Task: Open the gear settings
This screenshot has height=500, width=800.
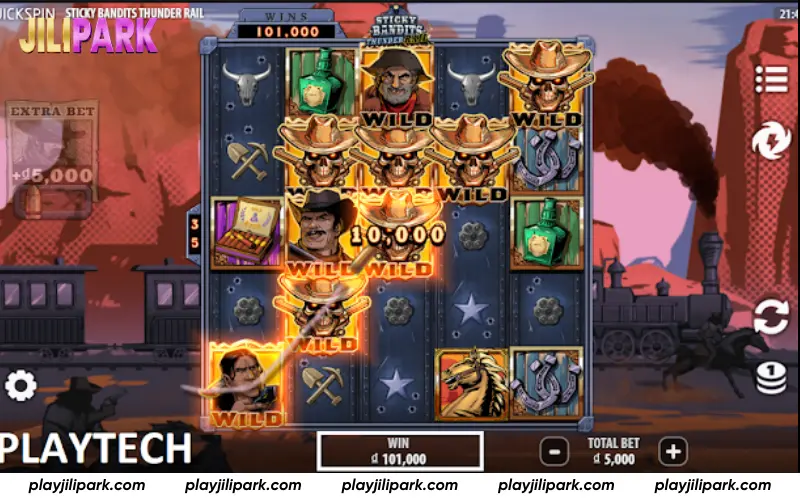Action: [x=21, y=385]
